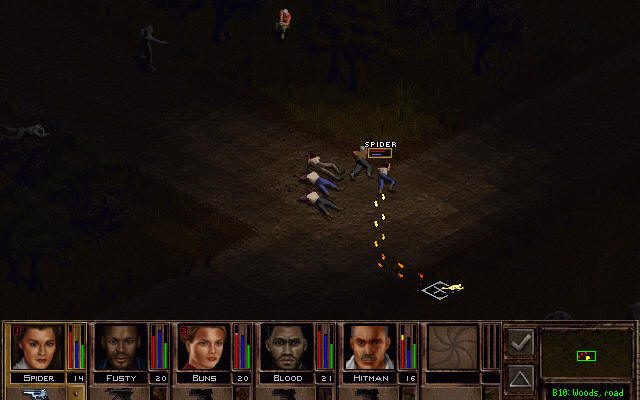
Task: Pick Hitman's portrait in the team panel
Action: pyautogui.click(x=371, y=347)
